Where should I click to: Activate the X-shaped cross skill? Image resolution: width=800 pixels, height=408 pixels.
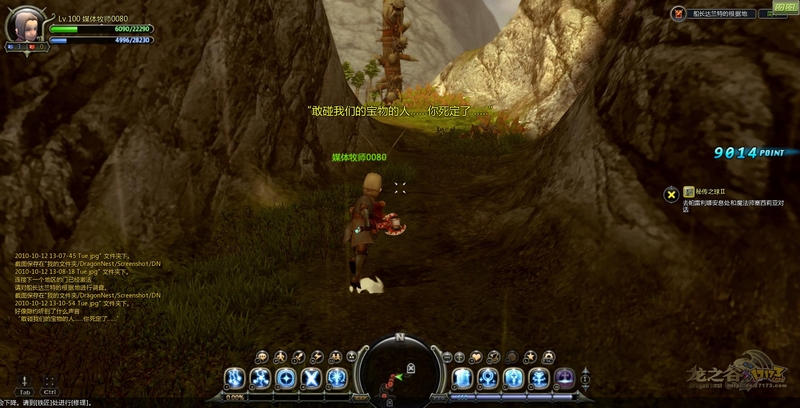[x=311, y=378]
